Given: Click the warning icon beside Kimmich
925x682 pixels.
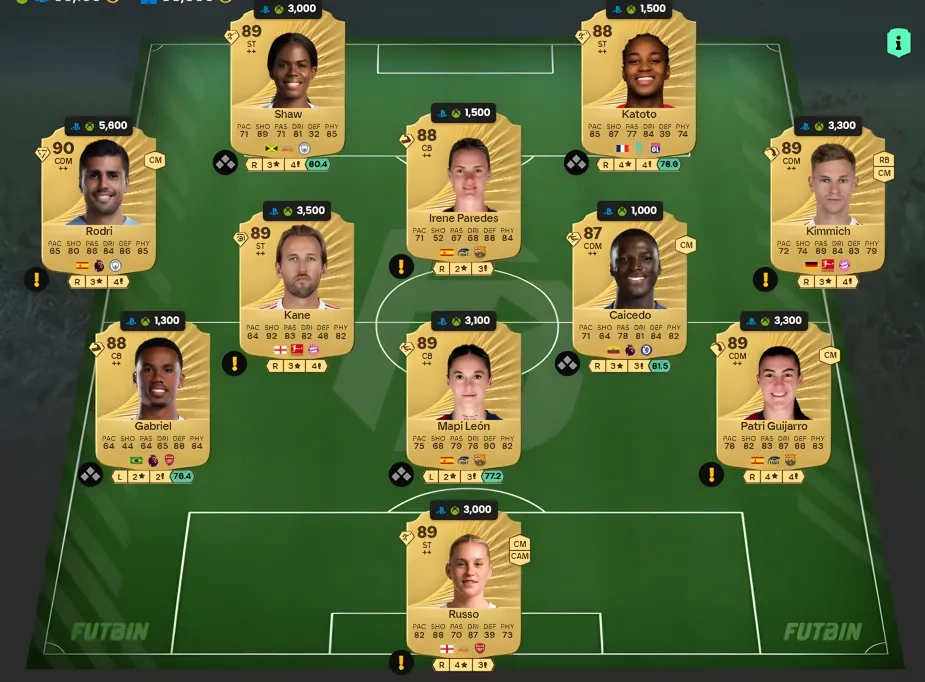Looking at the screenshot, I should pyautogui.click(x=765, y=279).
